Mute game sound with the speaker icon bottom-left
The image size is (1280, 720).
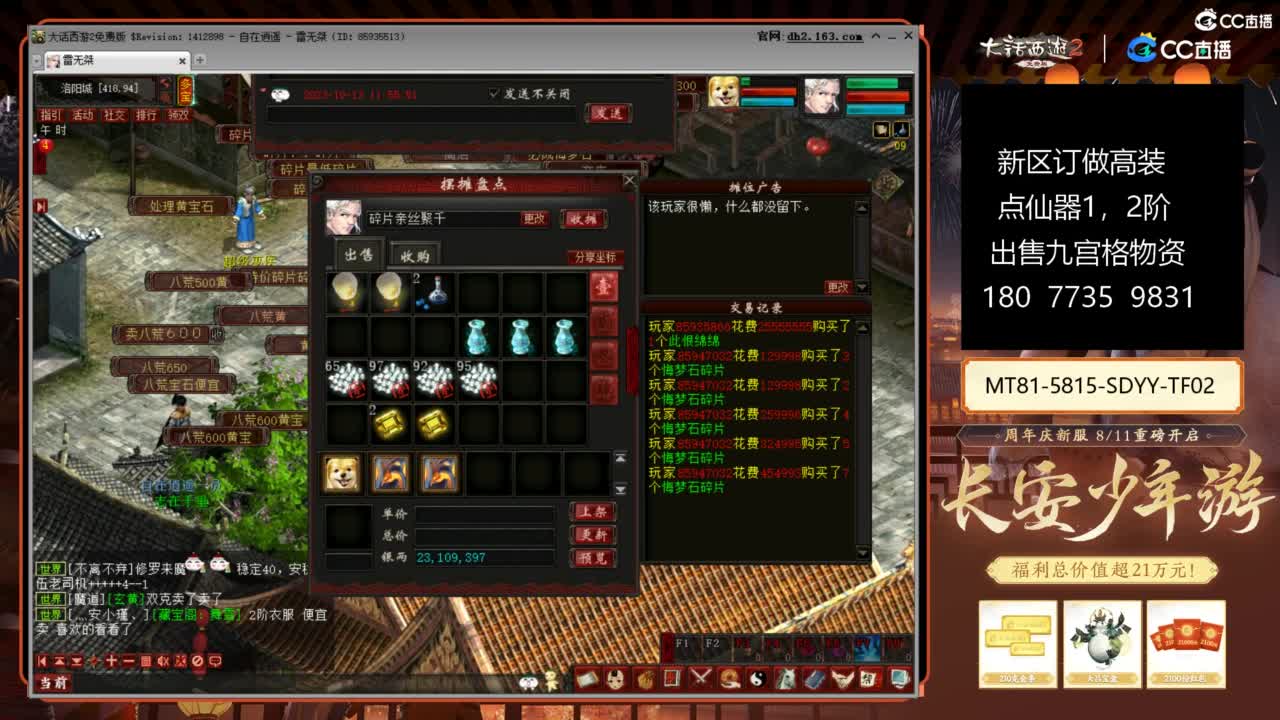pos(163,661)
